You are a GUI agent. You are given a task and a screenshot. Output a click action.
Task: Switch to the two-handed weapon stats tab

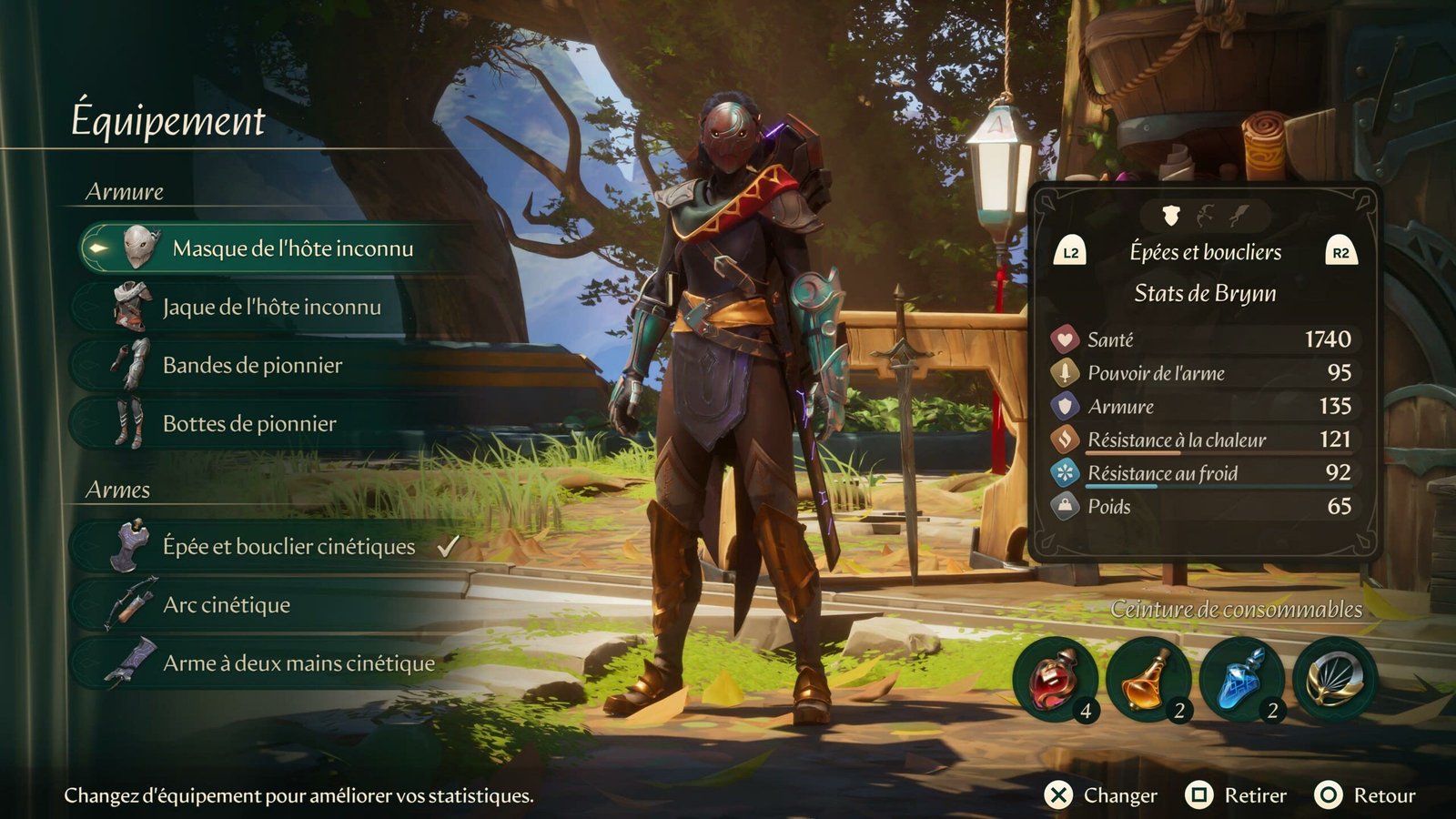click(1239, 216)
